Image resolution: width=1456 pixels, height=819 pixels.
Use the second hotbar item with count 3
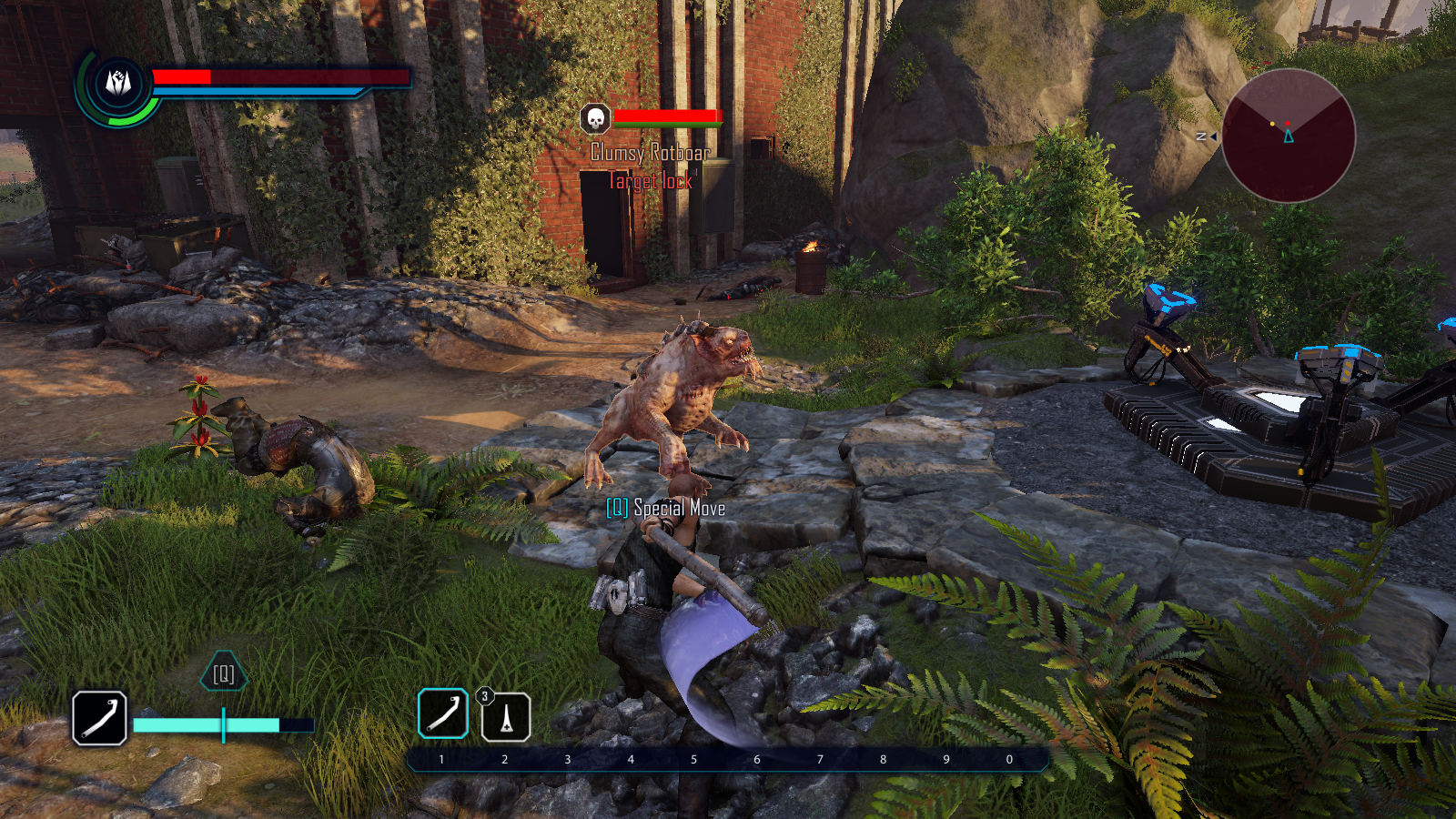[506, 717]
